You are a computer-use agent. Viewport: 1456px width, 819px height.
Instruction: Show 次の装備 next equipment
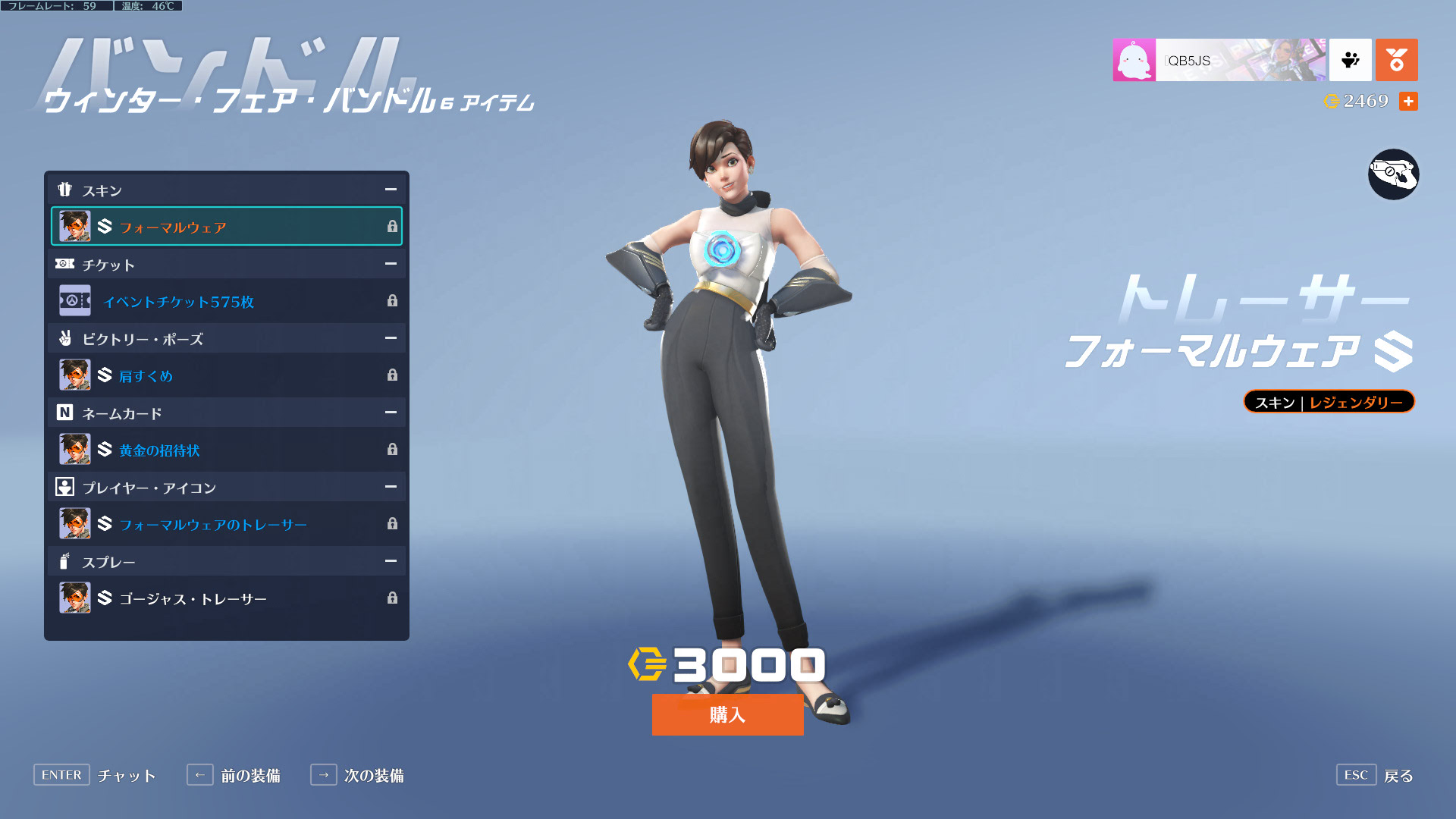pyautogui.click(x=358, y=775)
